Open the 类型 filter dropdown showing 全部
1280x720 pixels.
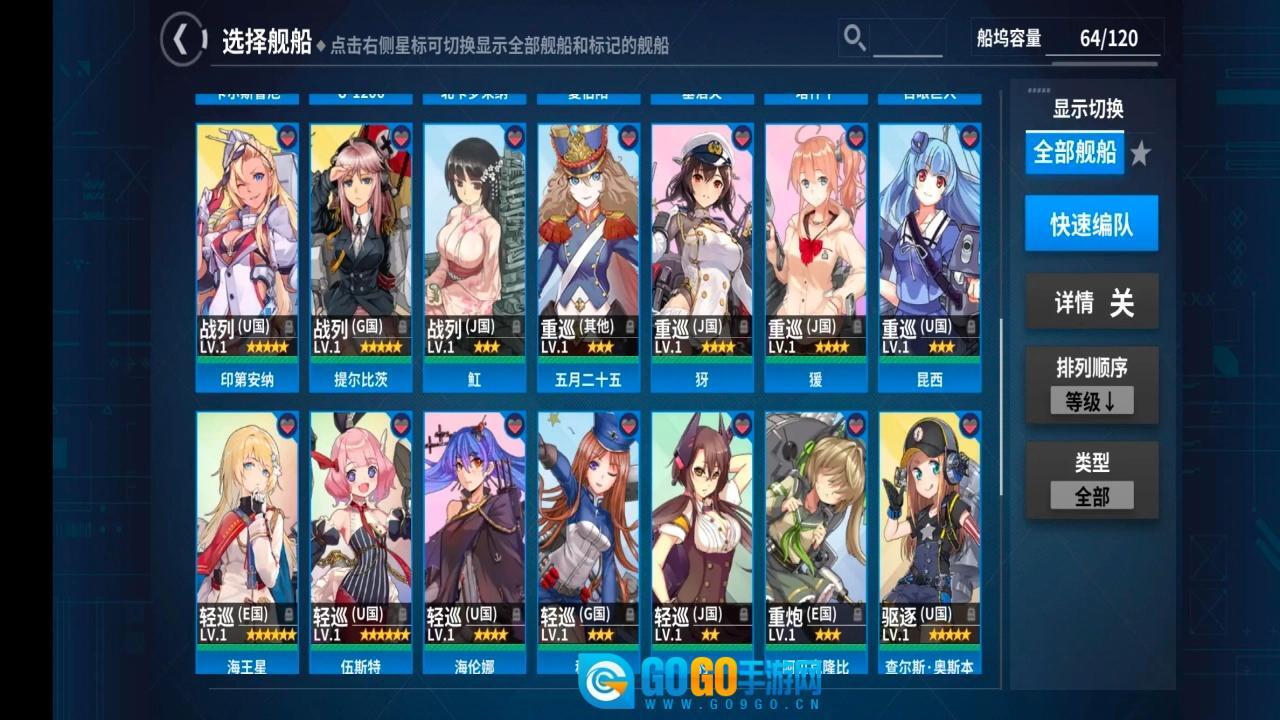(1092, 493)
